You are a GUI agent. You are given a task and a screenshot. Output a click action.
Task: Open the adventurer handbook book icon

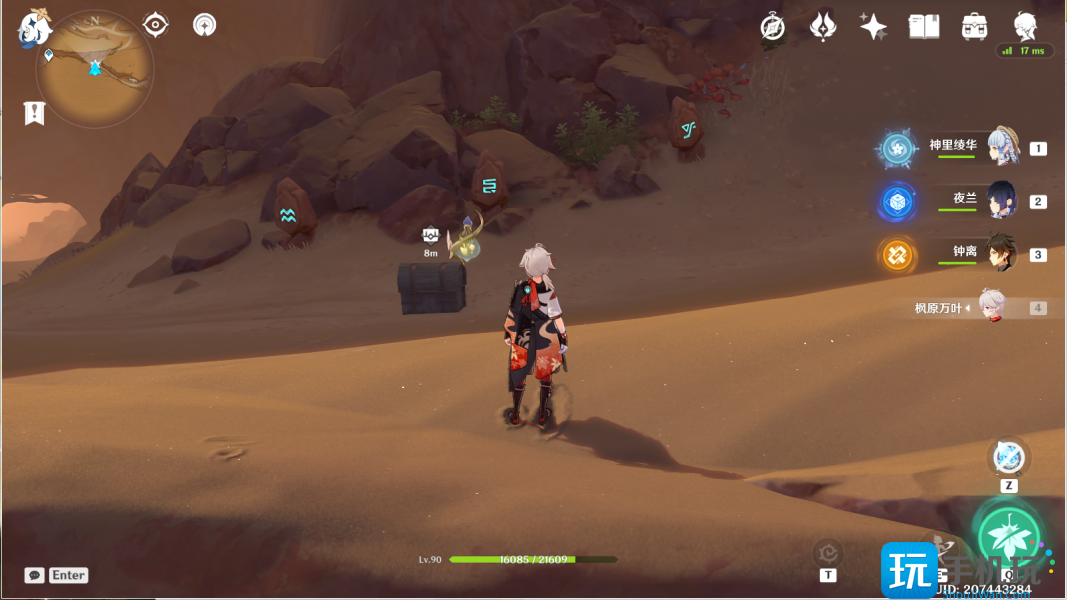[x=923, y=27]
